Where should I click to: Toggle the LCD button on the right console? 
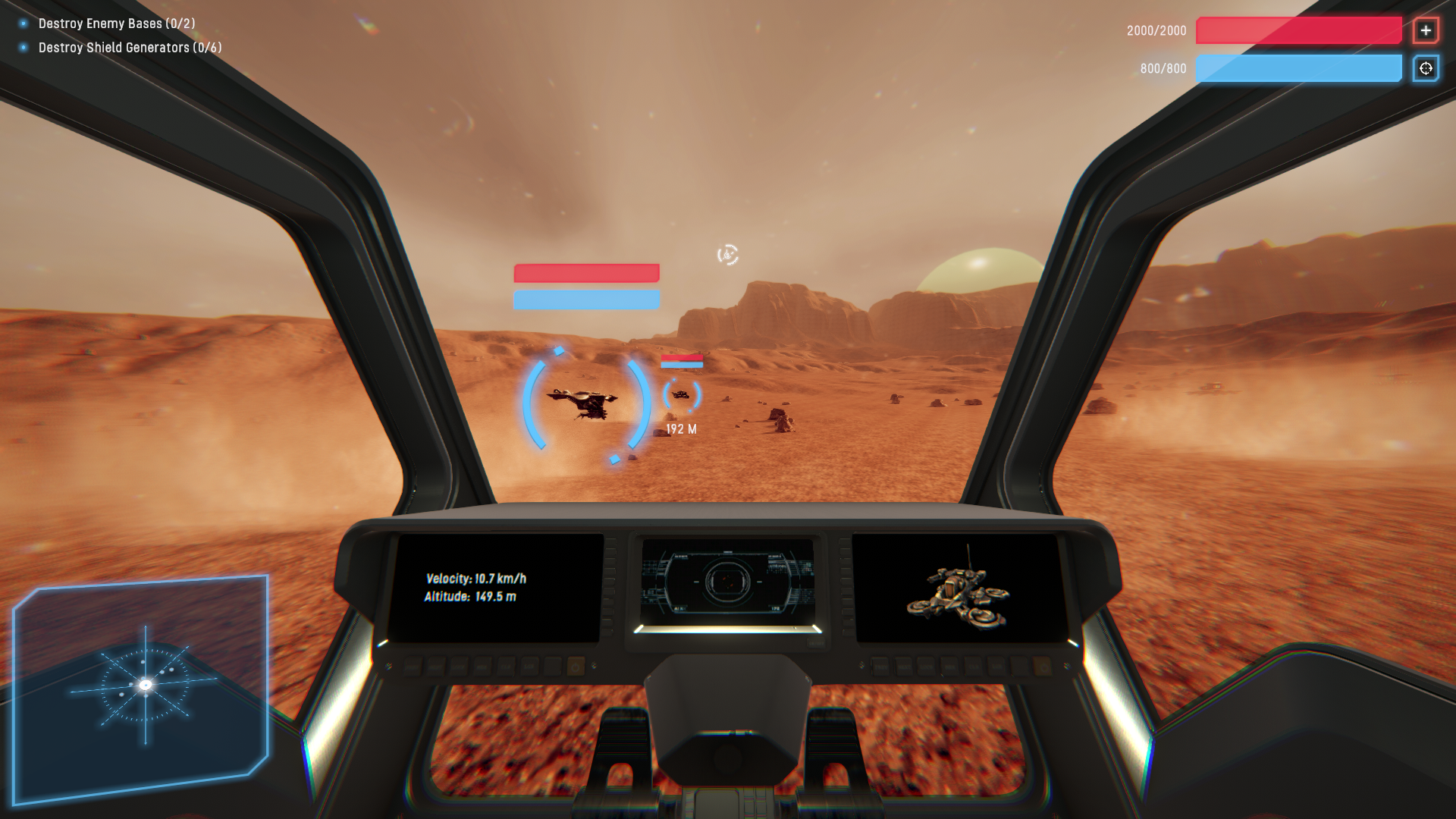click(x=998, y=667)
